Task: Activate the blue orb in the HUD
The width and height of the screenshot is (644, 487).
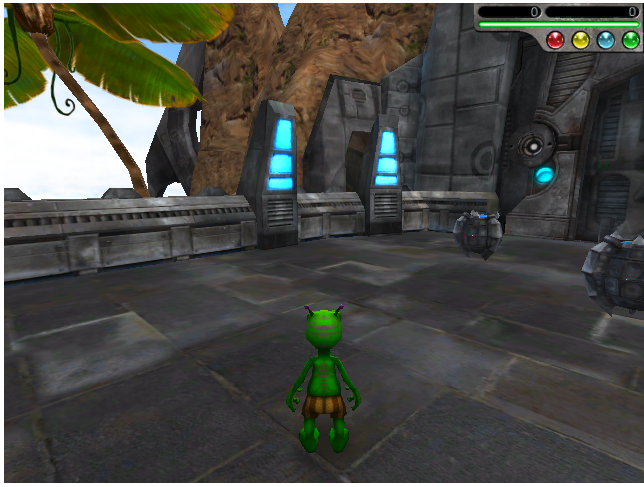Action: 605,40
